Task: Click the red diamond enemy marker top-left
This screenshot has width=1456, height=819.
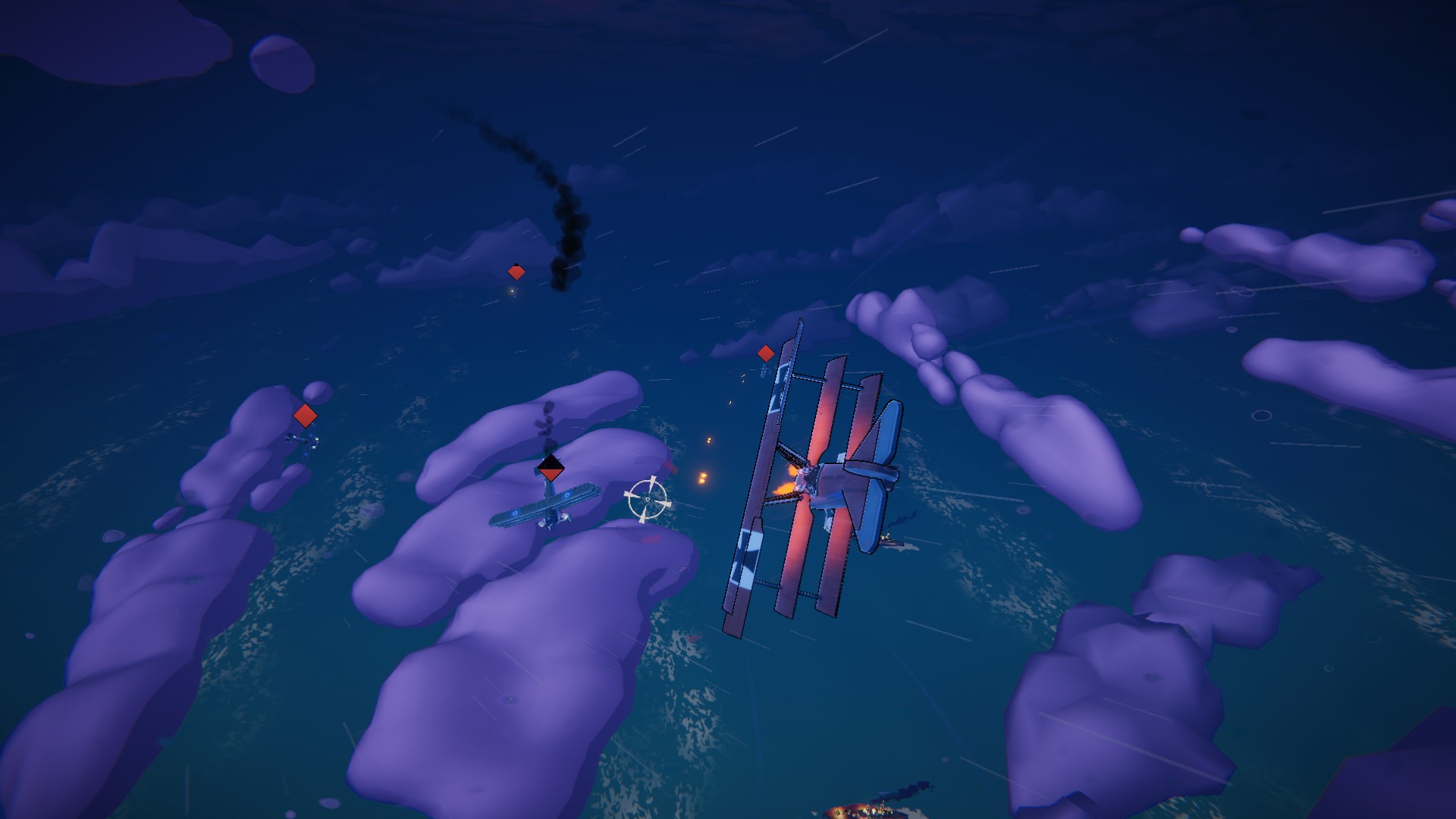Action: pyautogui.click(x=518, y=270)
